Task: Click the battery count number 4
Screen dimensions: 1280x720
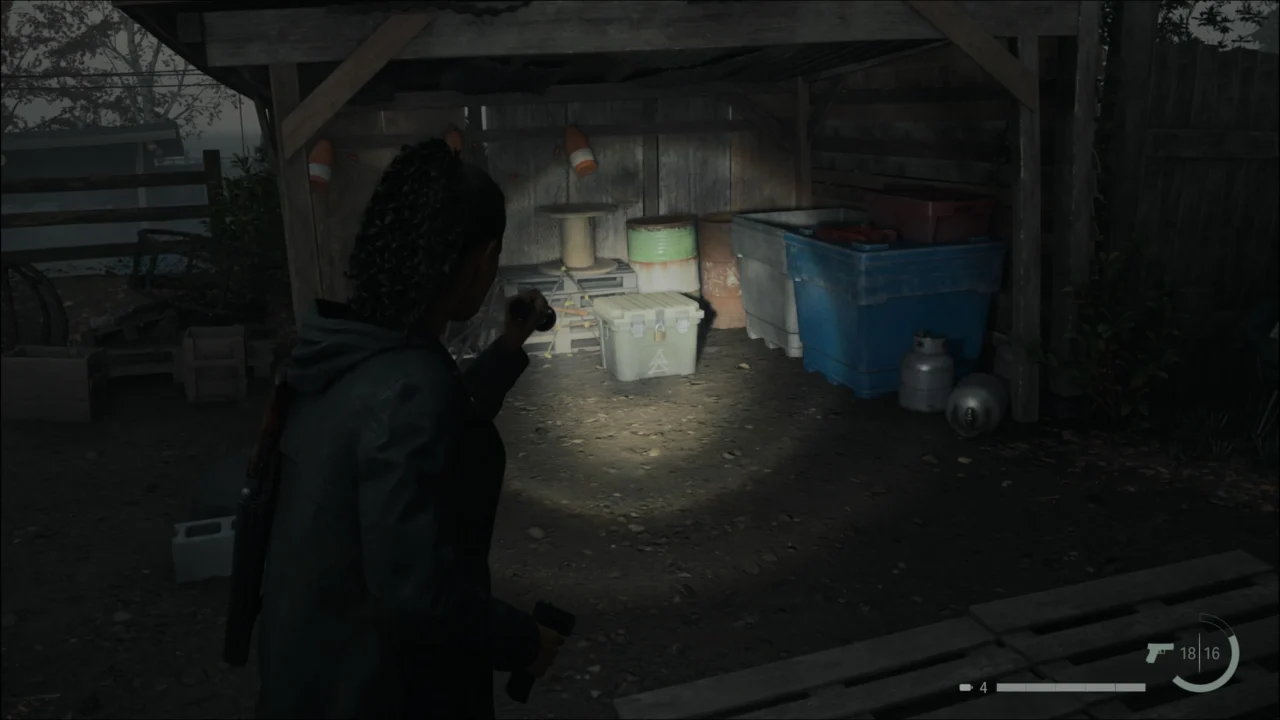Action: [982, 687]
